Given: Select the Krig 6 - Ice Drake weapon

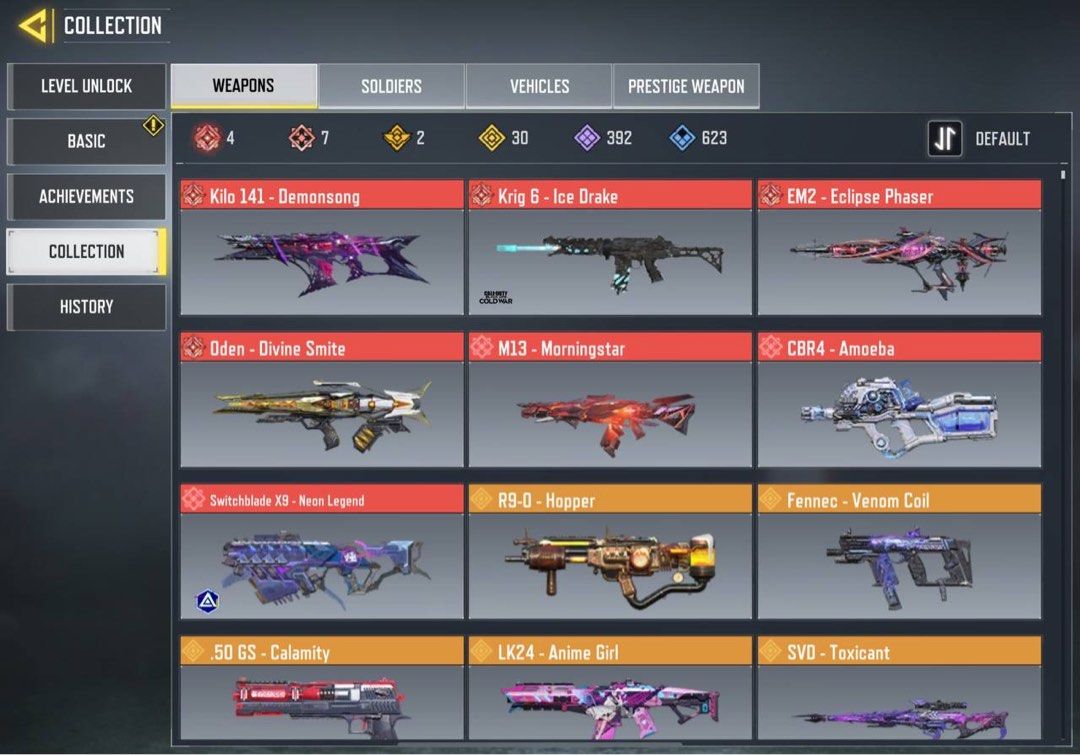Looking at the screenshot, I should 609,248.
